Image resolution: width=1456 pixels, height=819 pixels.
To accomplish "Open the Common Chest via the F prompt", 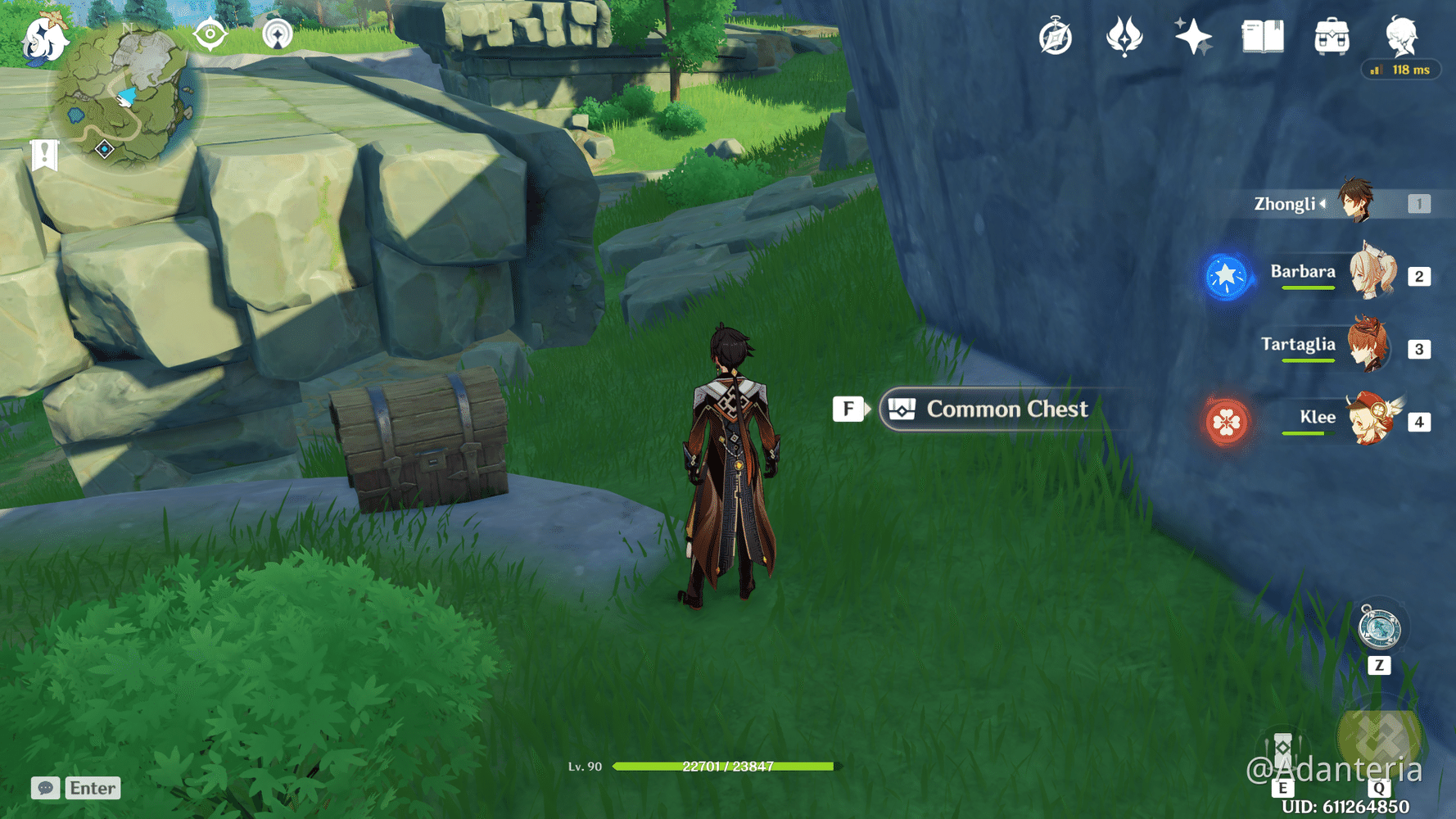I will click(848, 409).
